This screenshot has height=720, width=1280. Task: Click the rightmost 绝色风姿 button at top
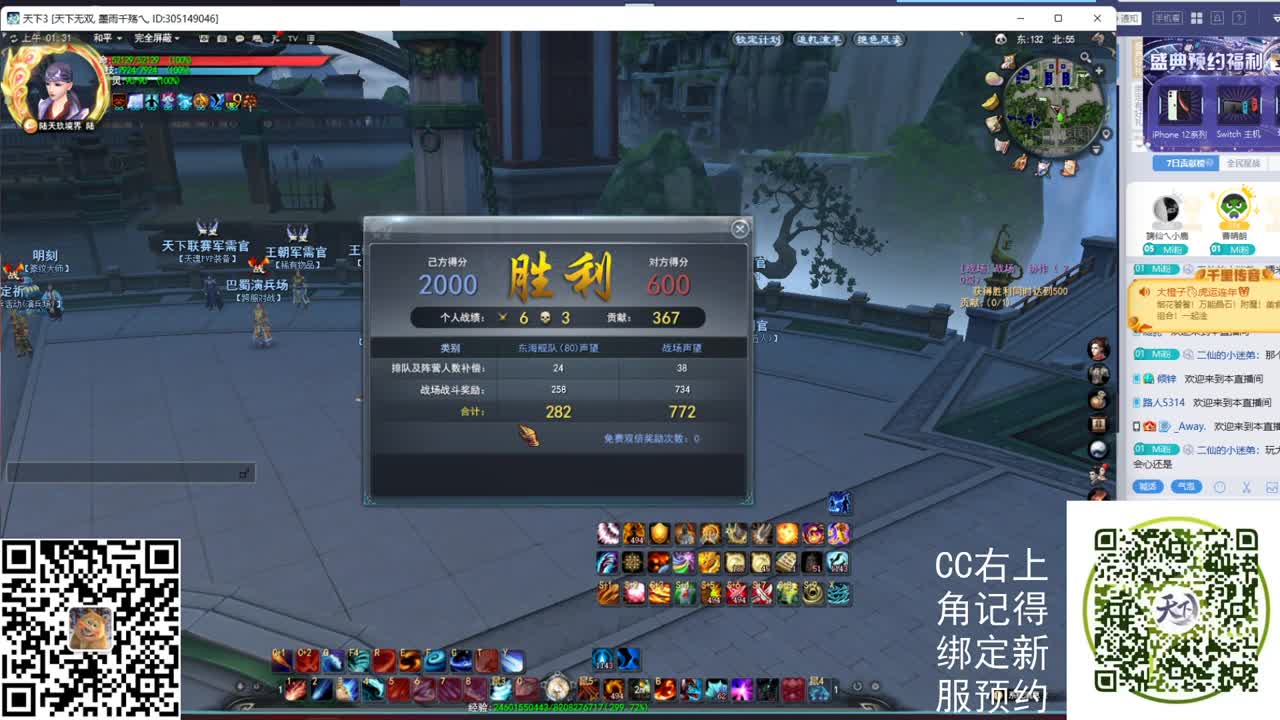tap(878, 40)
